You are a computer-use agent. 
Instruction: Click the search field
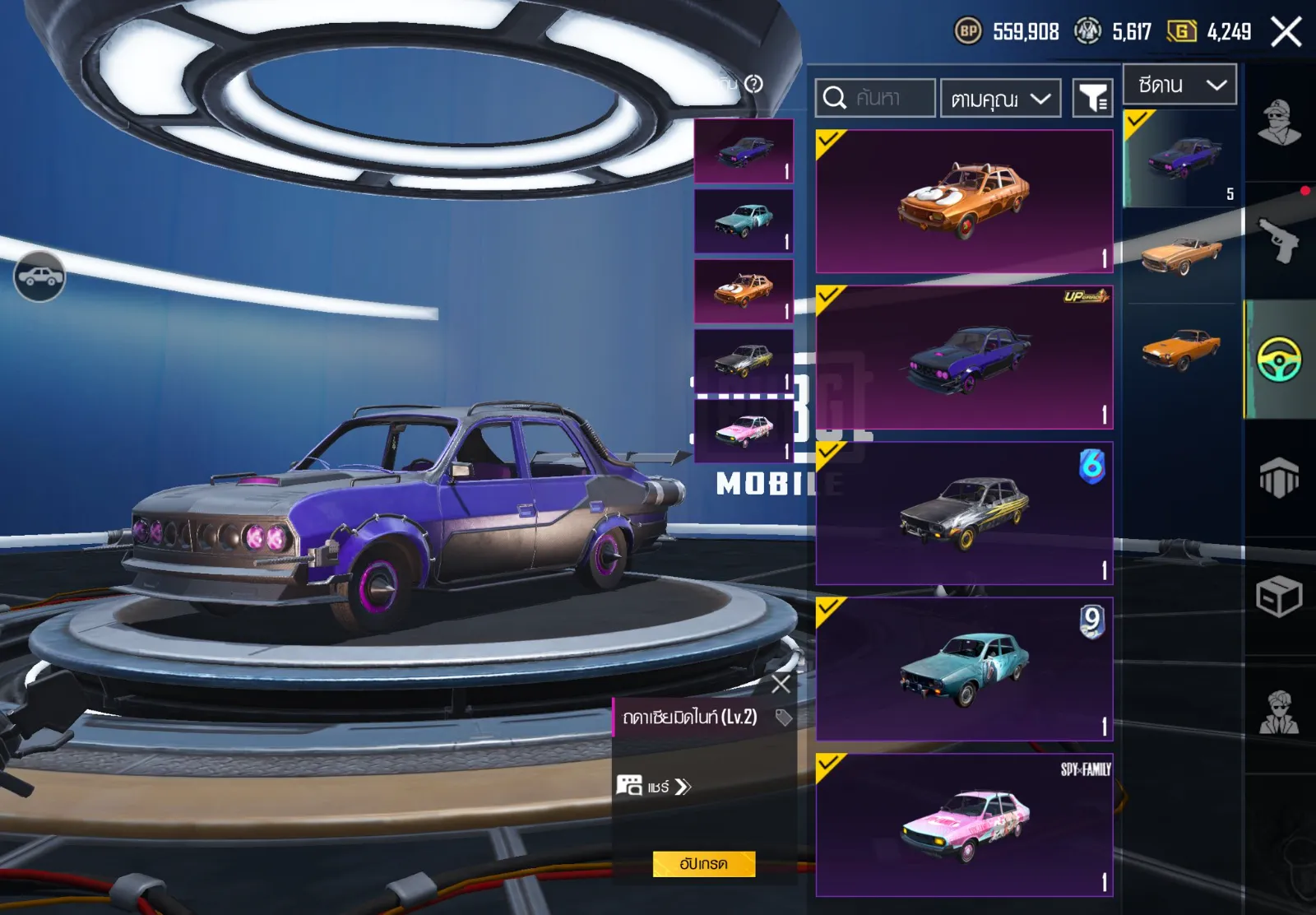click(x=875, y=99)
